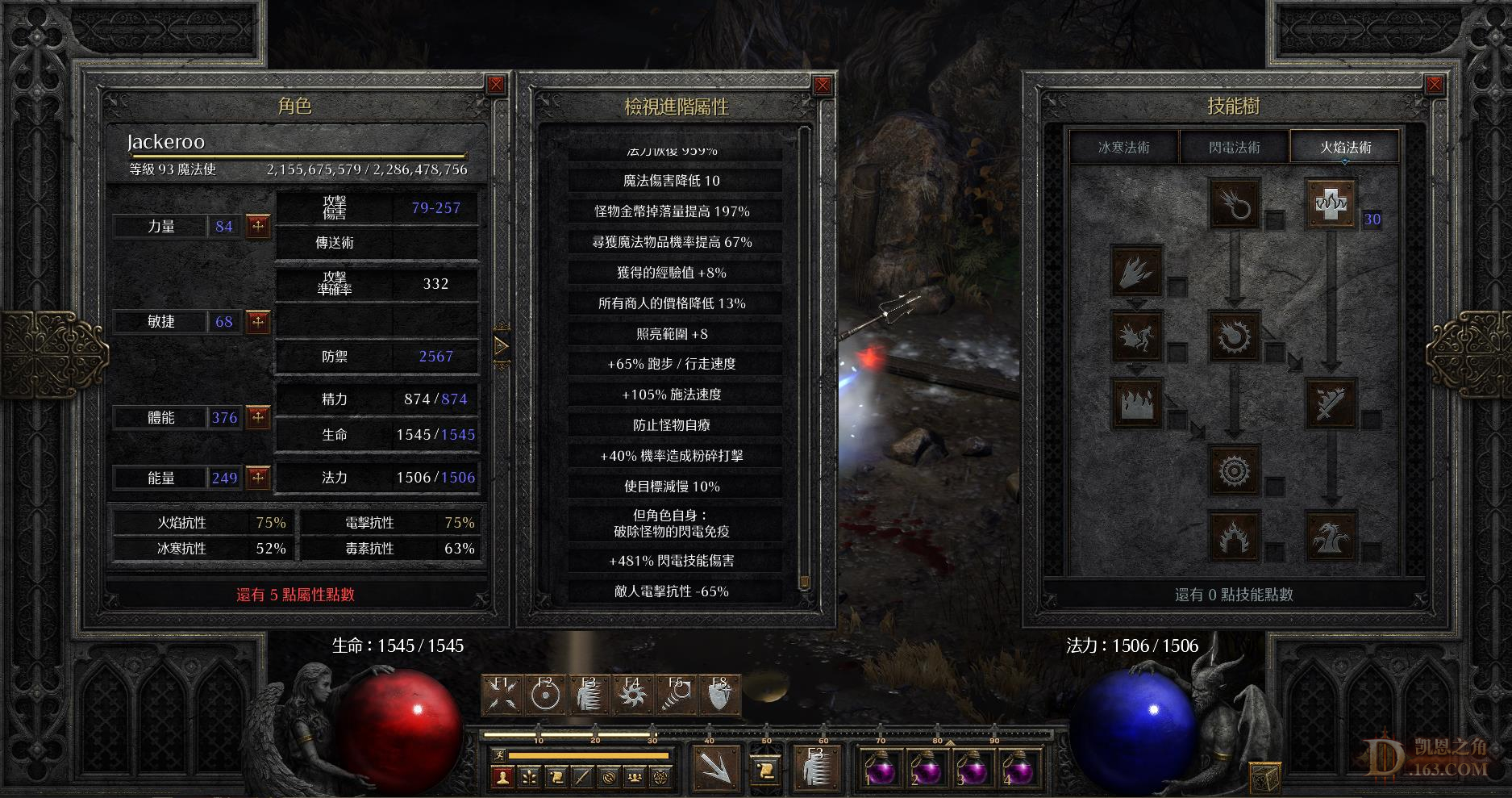Select the Fire Wall skill icon
The height and width of the screenshot is (798, 1512).
point(1136,402)
